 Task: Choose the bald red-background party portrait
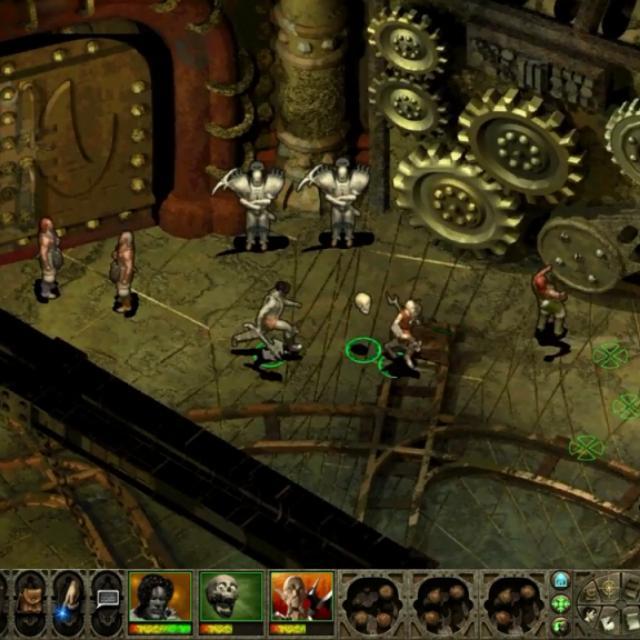(x=301, y=598)
